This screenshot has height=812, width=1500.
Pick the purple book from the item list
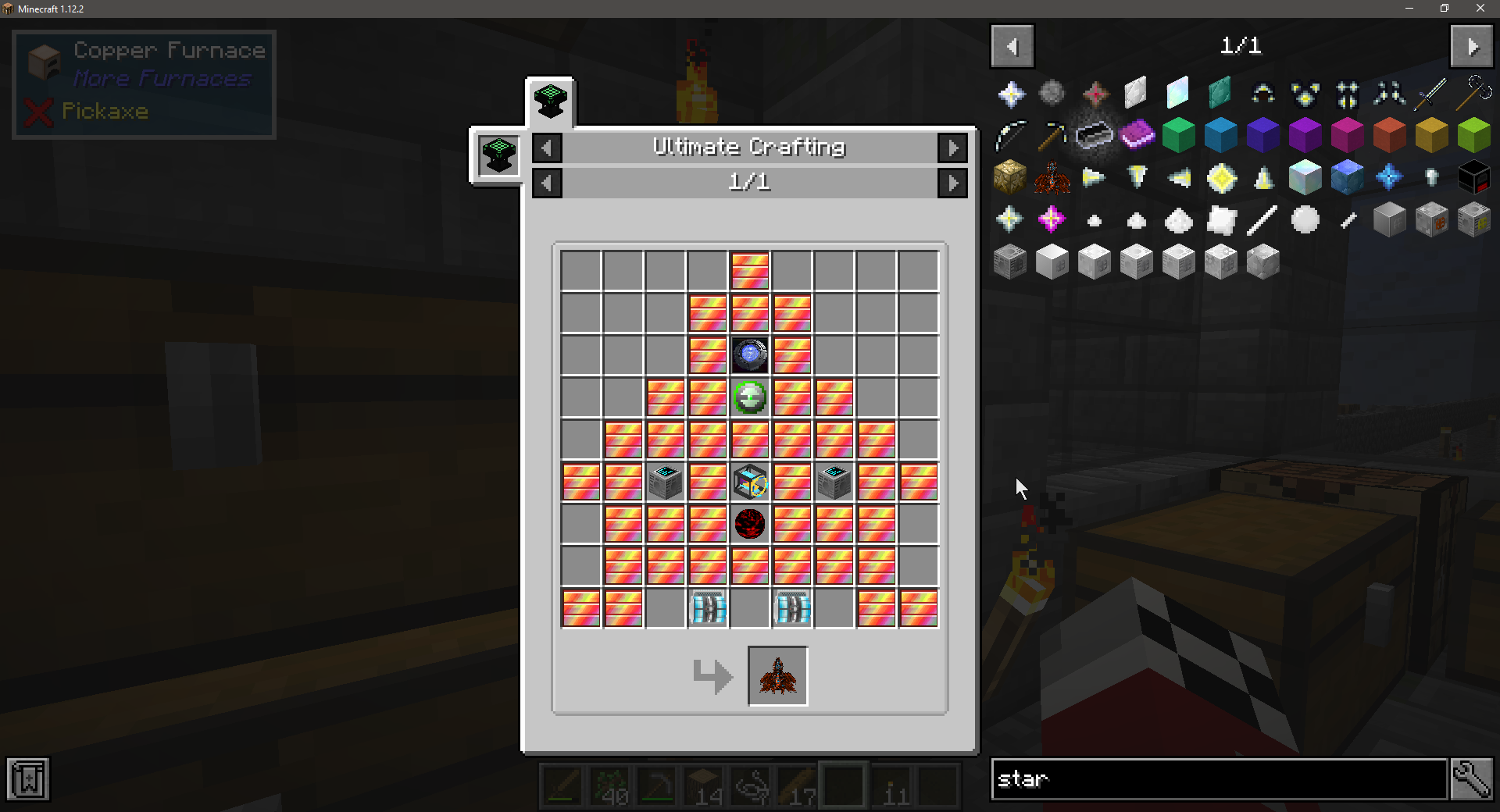pyautogui.click(x=1137, y=135)
